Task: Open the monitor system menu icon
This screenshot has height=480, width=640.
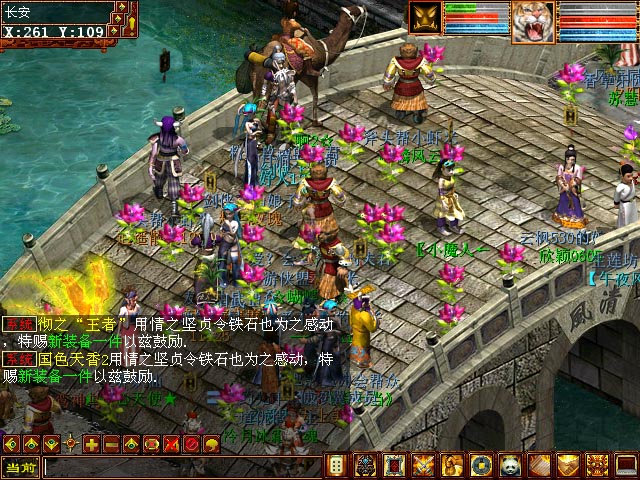Action: tap(626, 465)
